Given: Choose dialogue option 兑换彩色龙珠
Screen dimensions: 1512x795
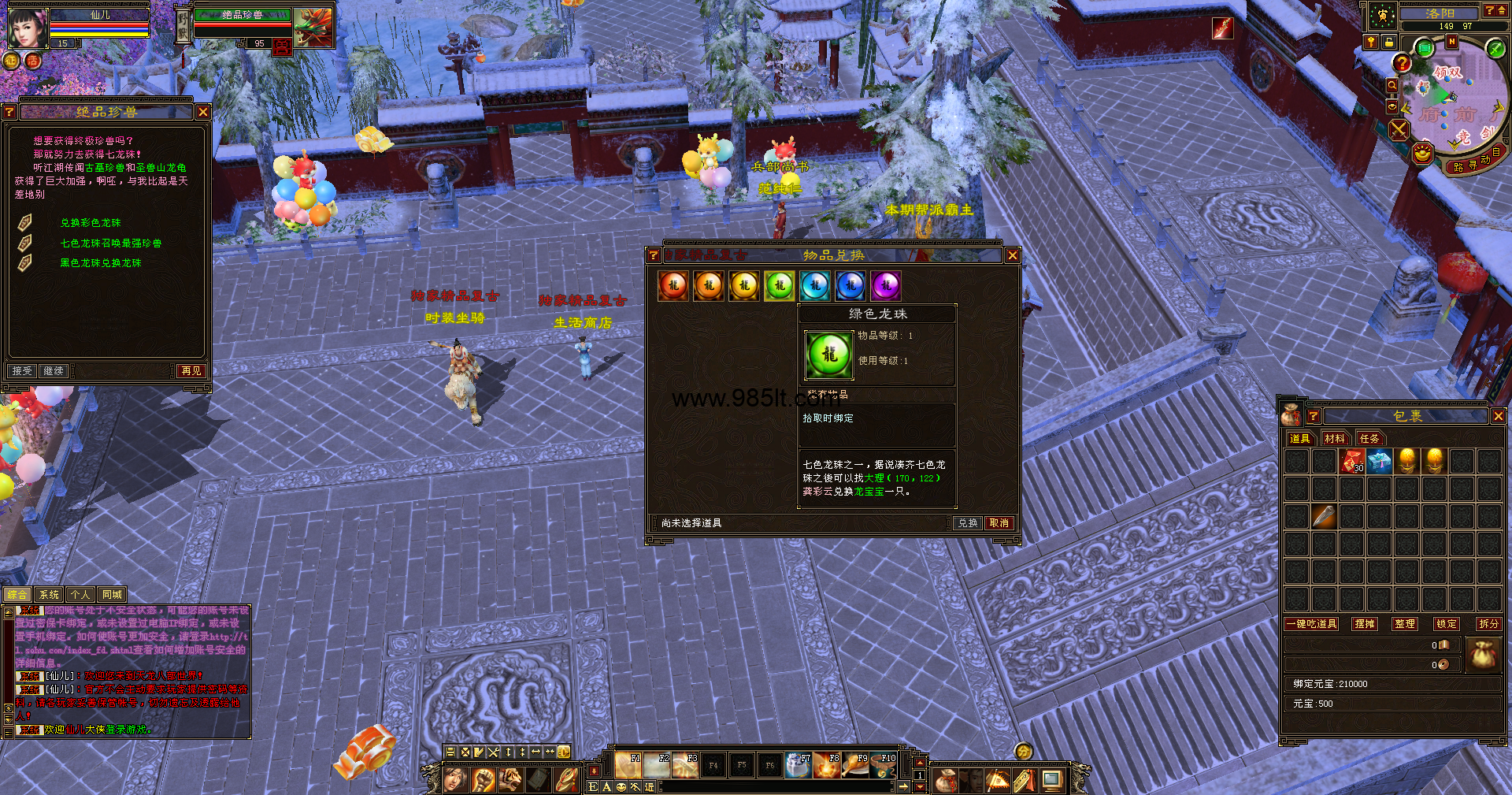Looking at the screenshot, I should pyautogui.click(x=91, y=223).
